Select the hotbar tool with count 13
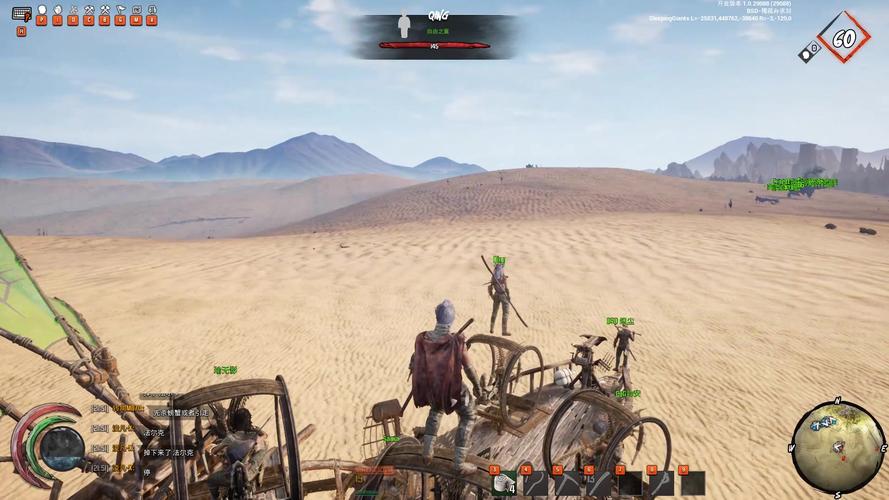The height and width of the screenshot is (500, 889). click(x=598, y=484)
